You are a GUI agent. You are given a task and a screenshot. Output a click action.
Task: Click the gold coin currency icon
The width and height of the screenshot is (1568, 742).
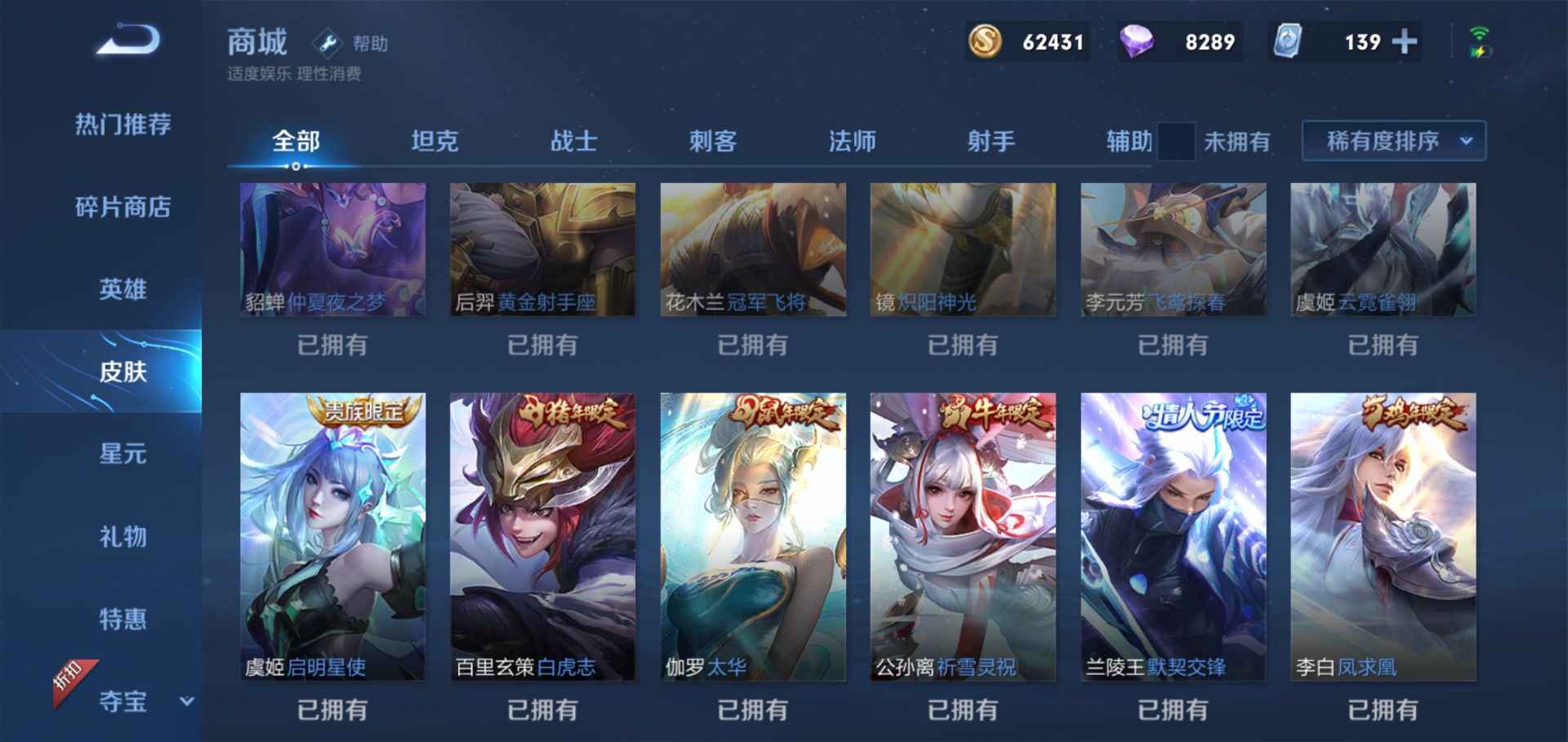click(986, 41)
